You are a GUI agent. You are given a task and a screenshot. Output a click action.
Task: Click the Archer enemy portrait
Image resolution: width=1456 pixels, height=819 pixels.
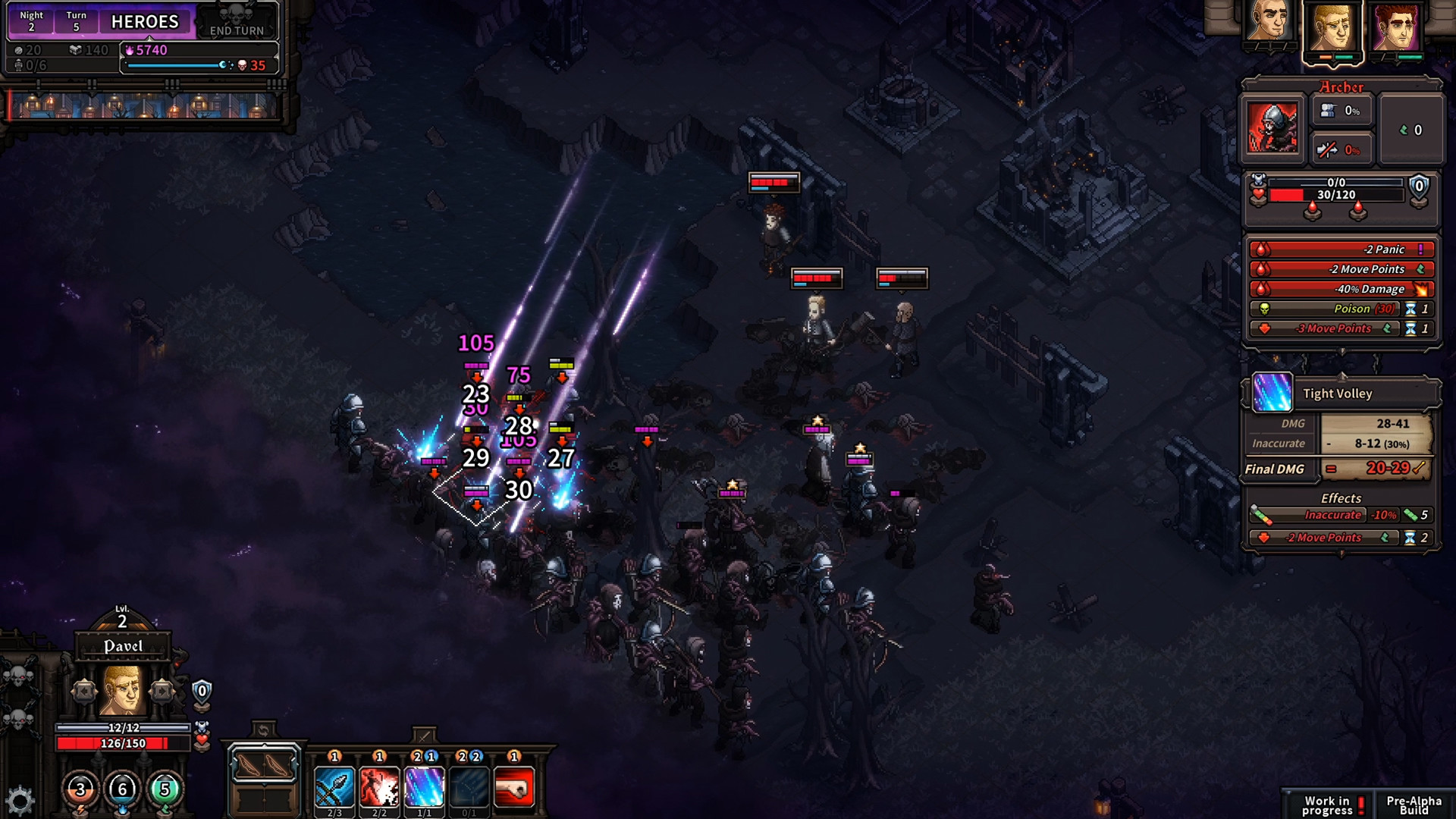[x=1272, y=127]
